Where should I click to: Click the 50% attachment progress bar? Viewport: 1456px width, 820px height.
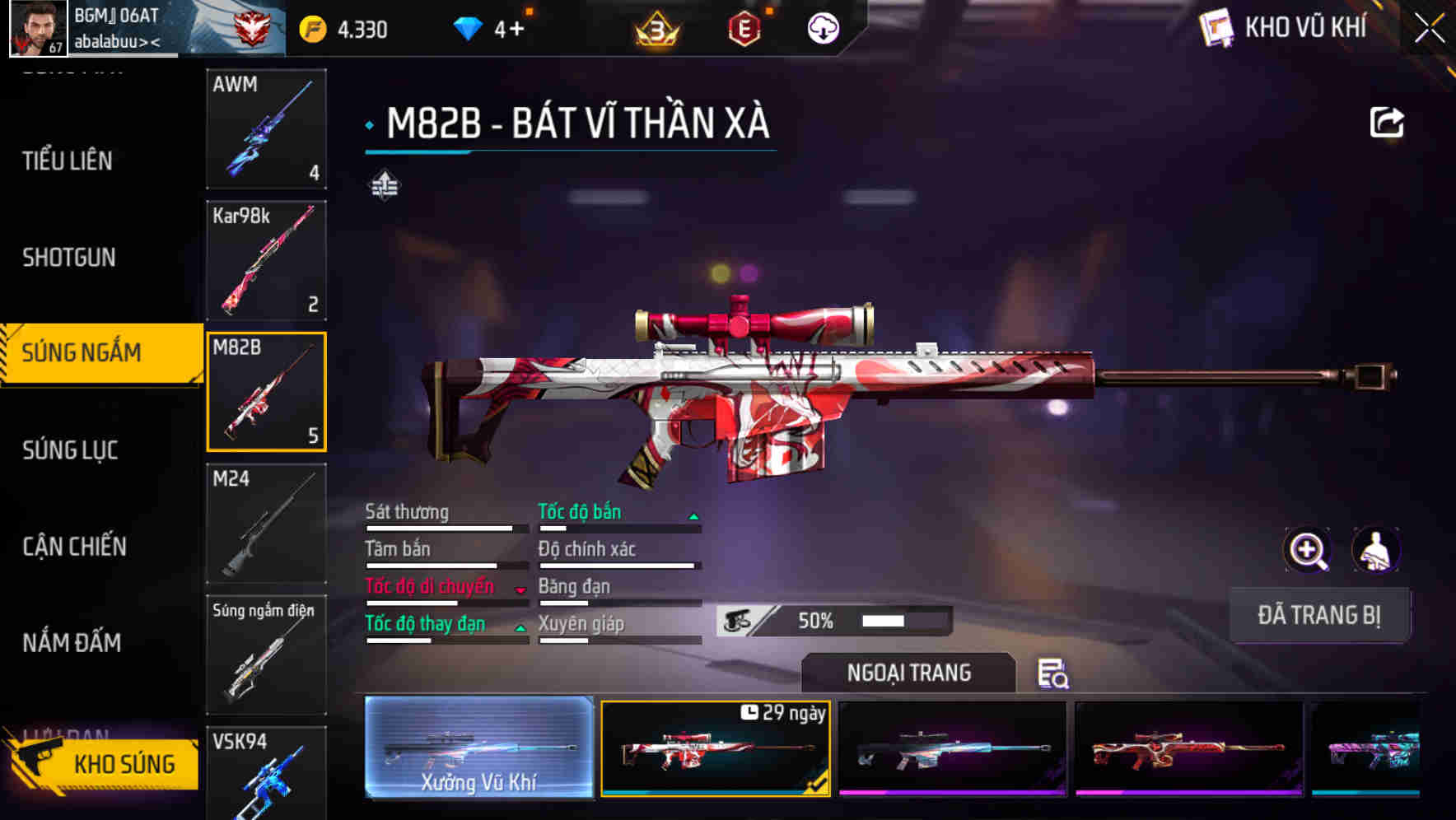832,620
